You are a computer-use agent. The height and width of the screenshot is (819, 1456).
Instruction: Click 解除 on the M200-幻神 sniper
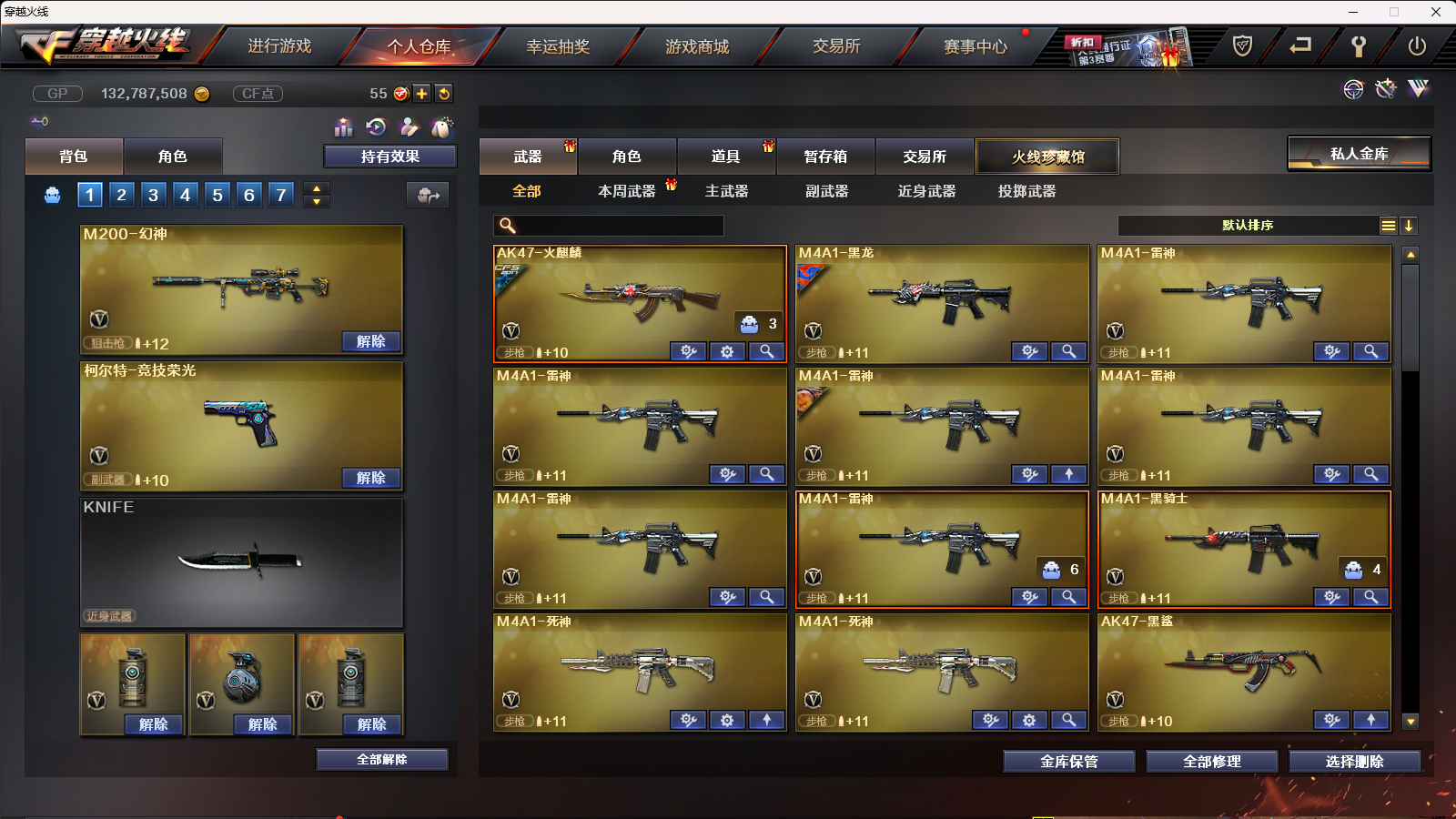(x=369, y=340)
